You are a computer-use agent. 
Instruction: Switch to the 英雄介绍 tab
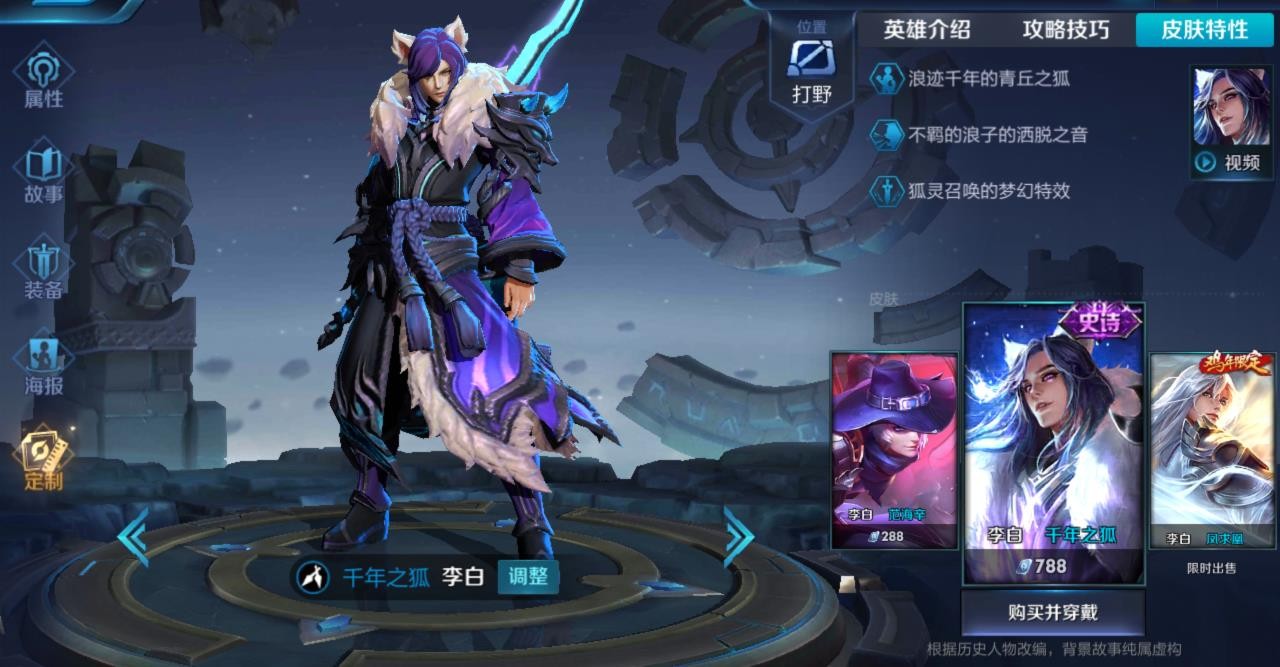[927, 30]
